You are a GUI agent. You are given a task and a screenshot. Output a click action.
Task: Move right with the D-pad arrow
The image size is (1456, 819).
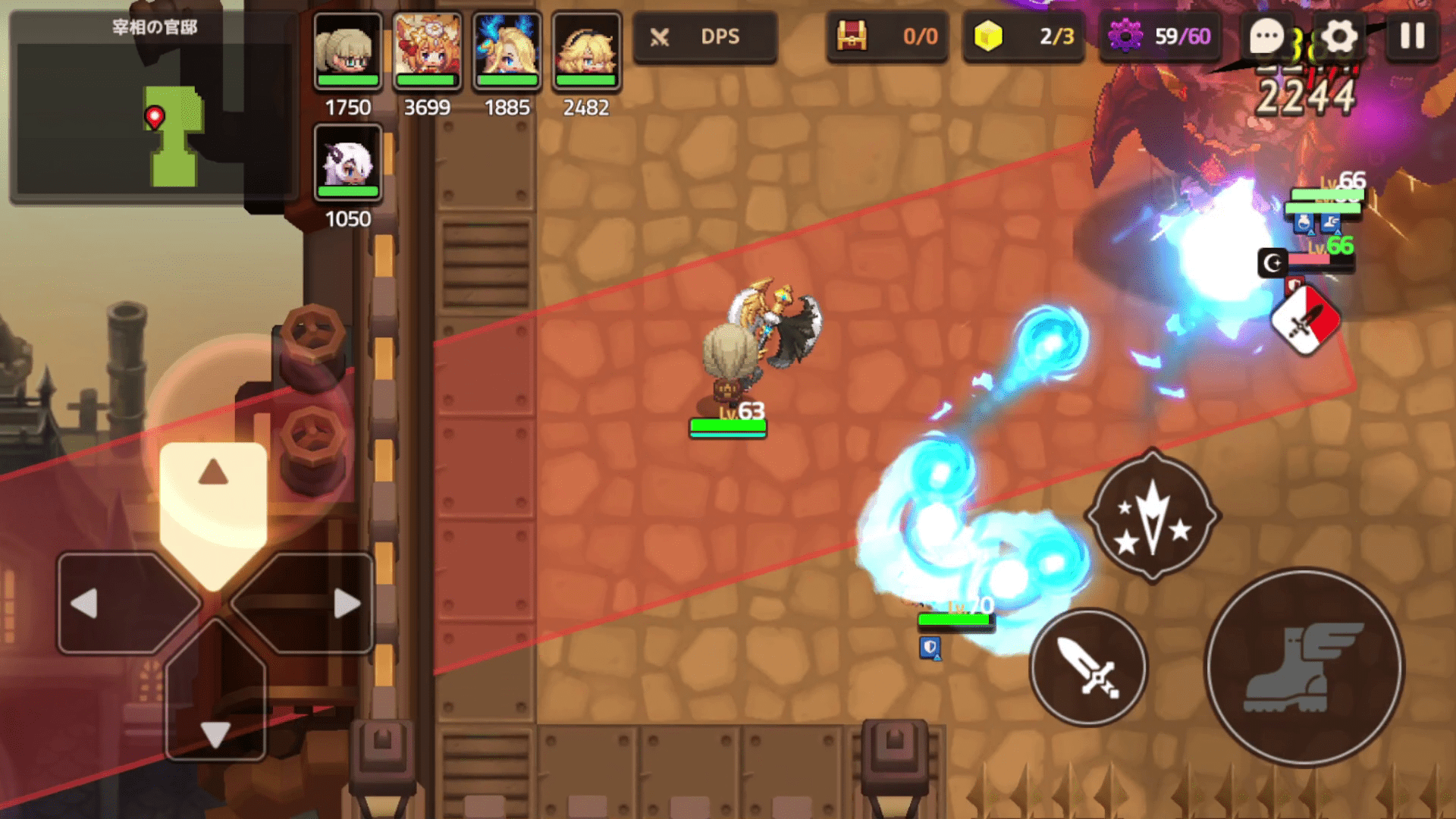pyautogui.click(x=346, y=604)
